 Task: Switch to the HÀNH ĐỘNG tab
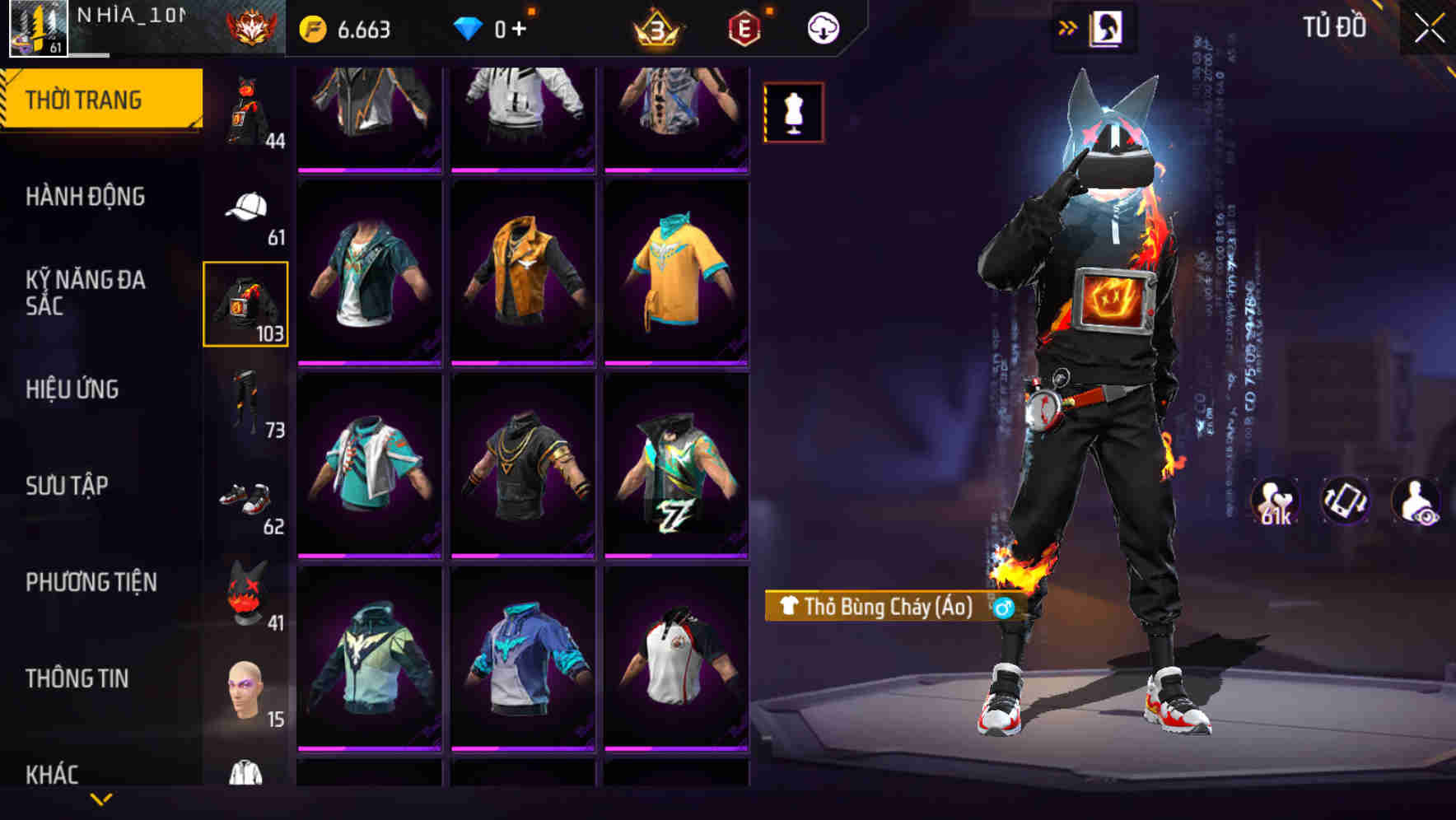point(86,196)
